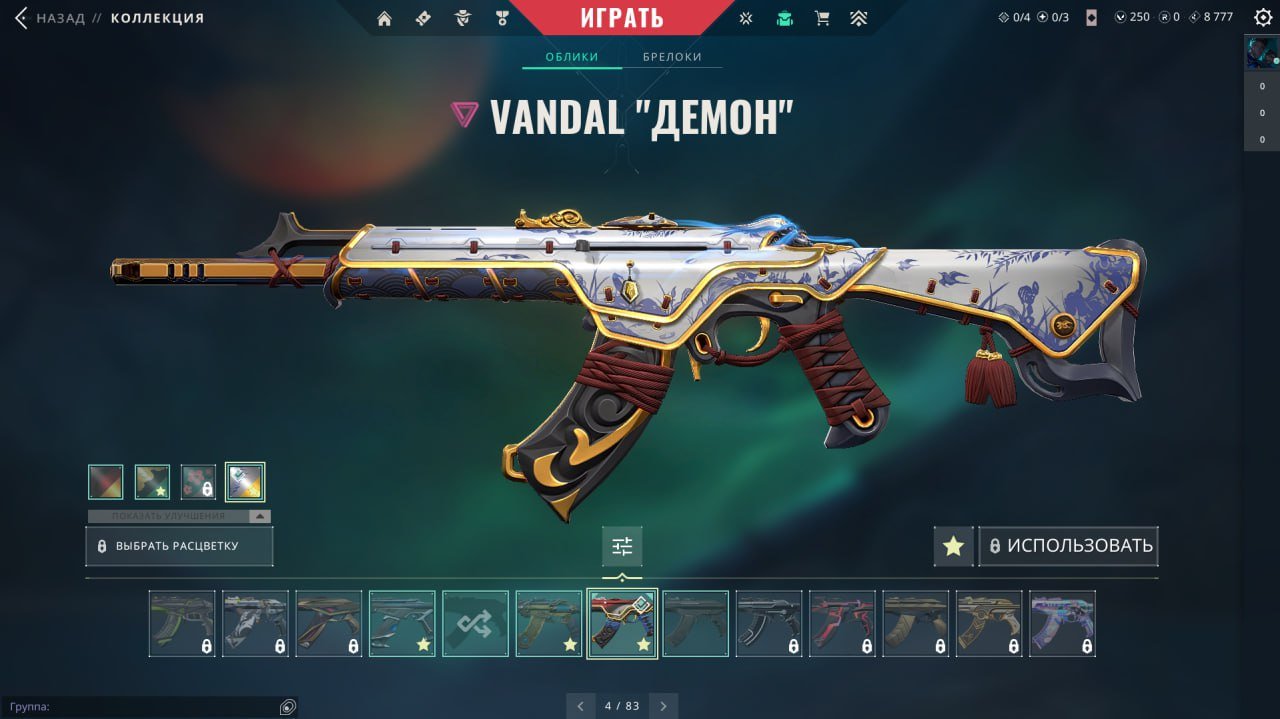Open the settings gear icon
Image resolution: width=1280 pixels, height=719 pixels.
tap(1263, 18)
